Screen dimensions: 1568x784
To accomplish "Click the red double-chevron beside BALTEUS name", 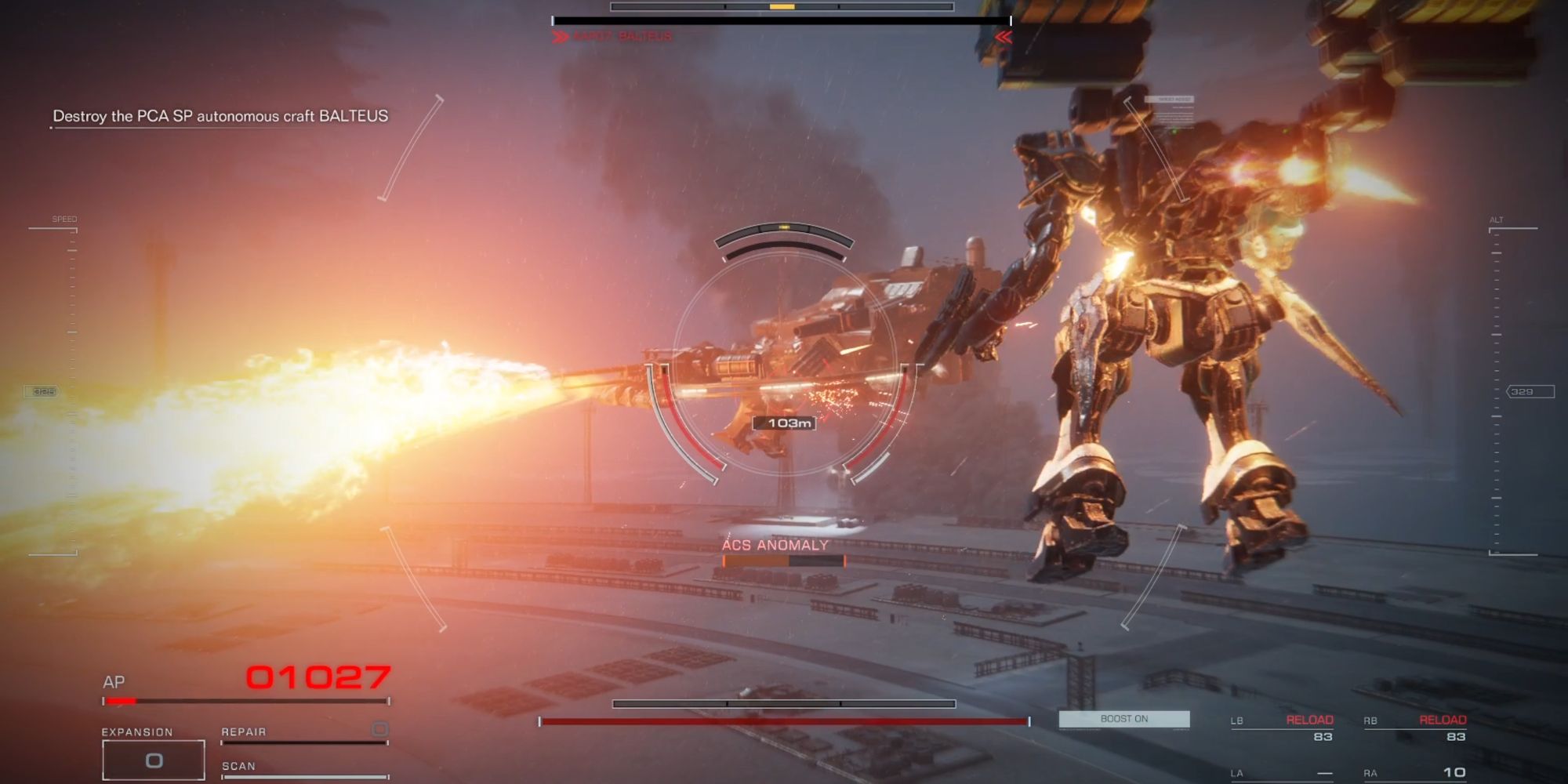I will click(561, 36).
